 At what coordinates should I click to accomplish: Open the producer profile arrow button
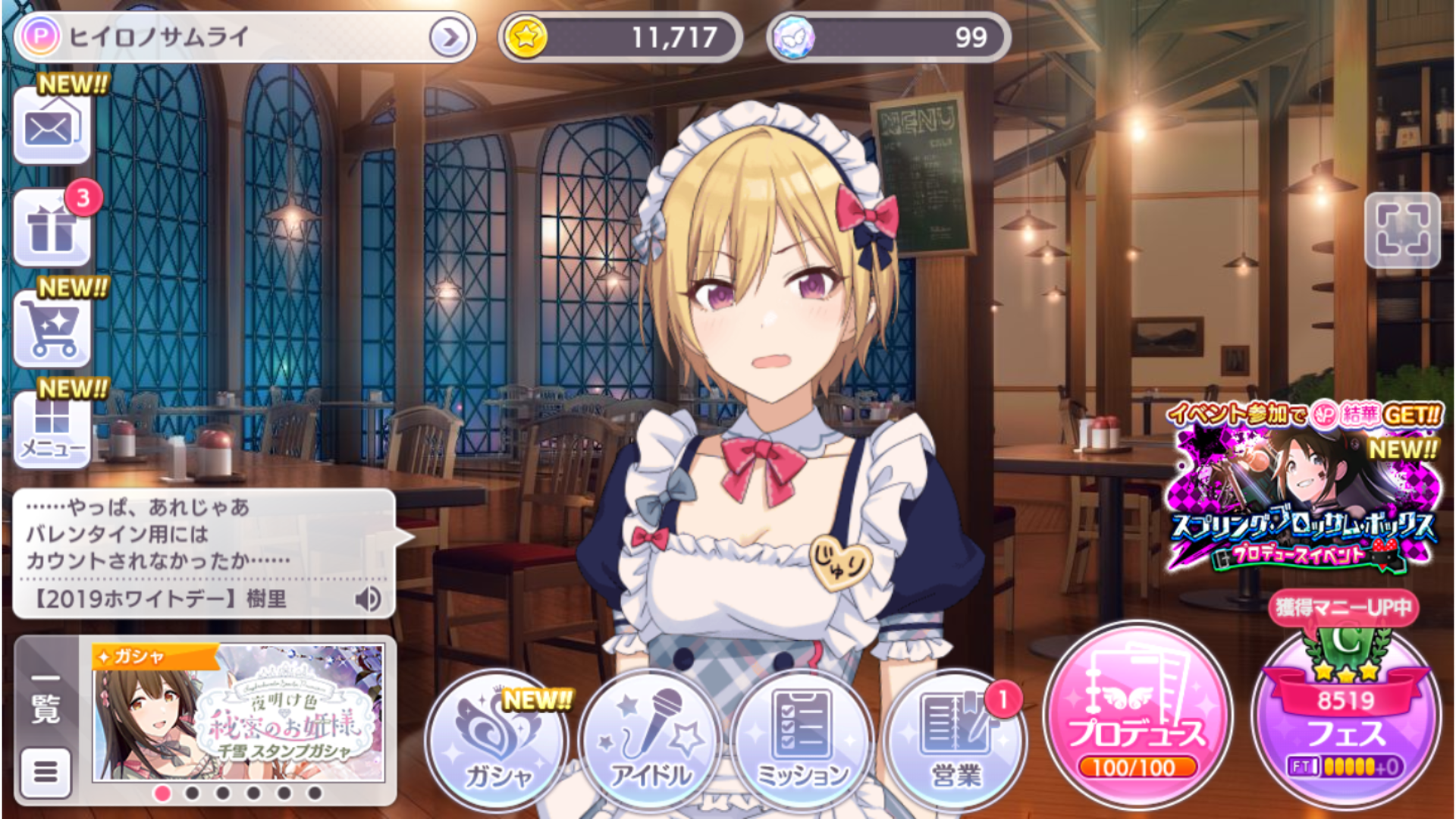[449, 37]
